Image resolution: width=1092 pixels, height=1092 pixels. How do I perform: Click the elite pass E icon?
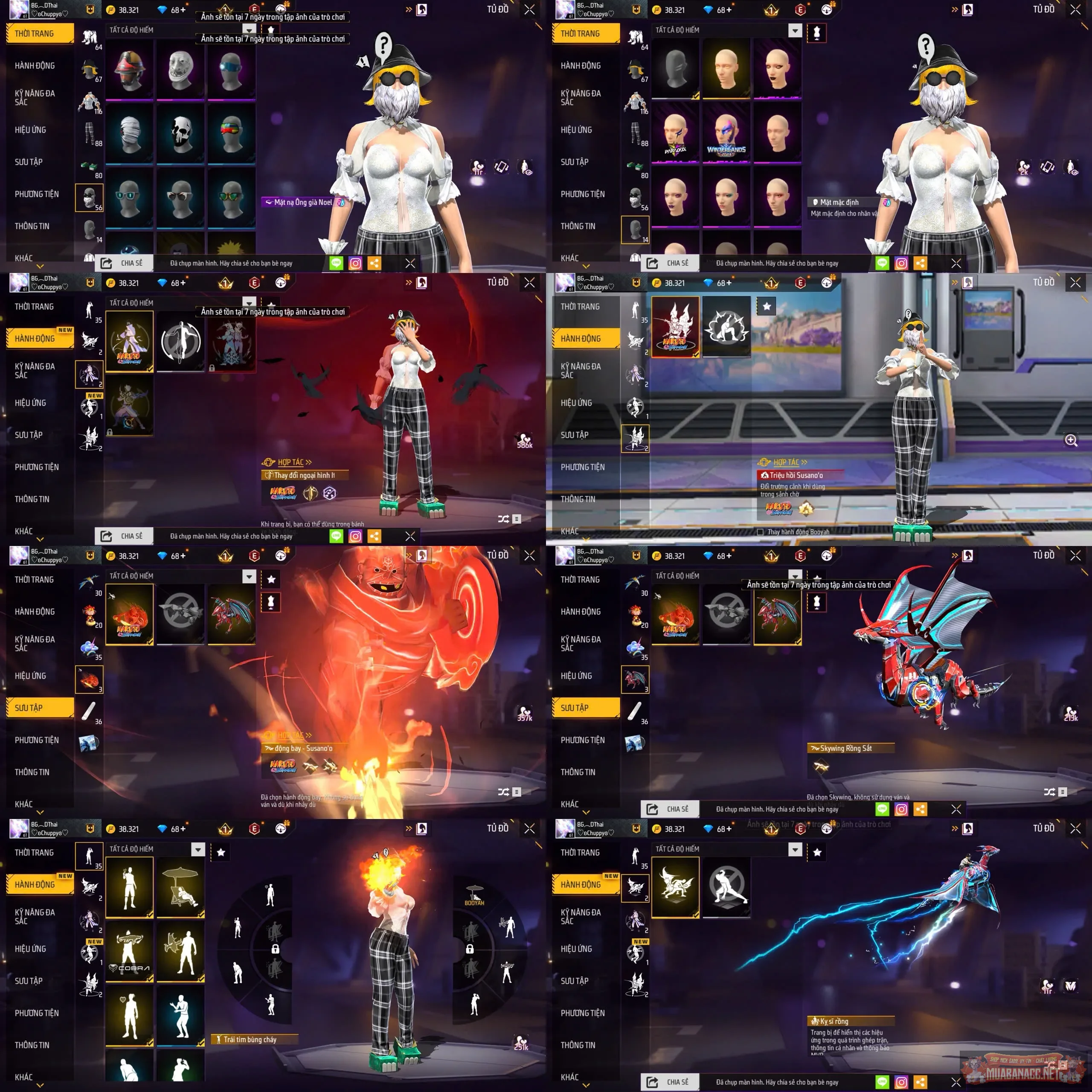pyautogui.click(x=253, y=10)
